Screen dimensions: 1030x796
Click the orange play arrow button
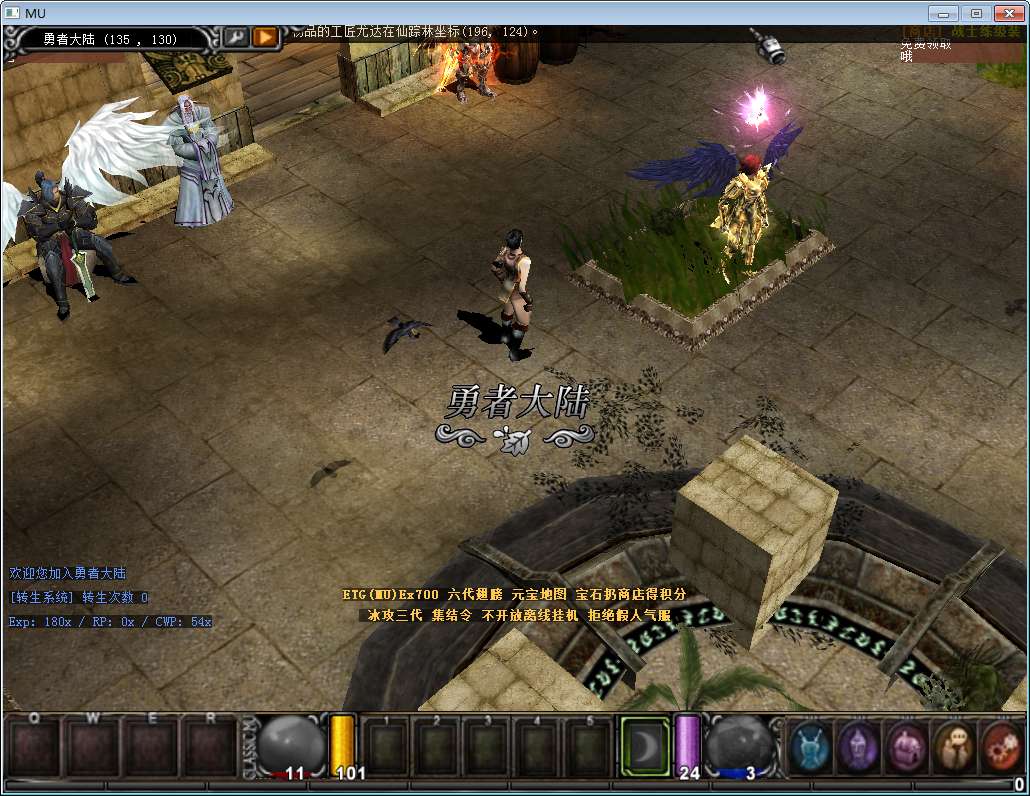pos(265,38)
